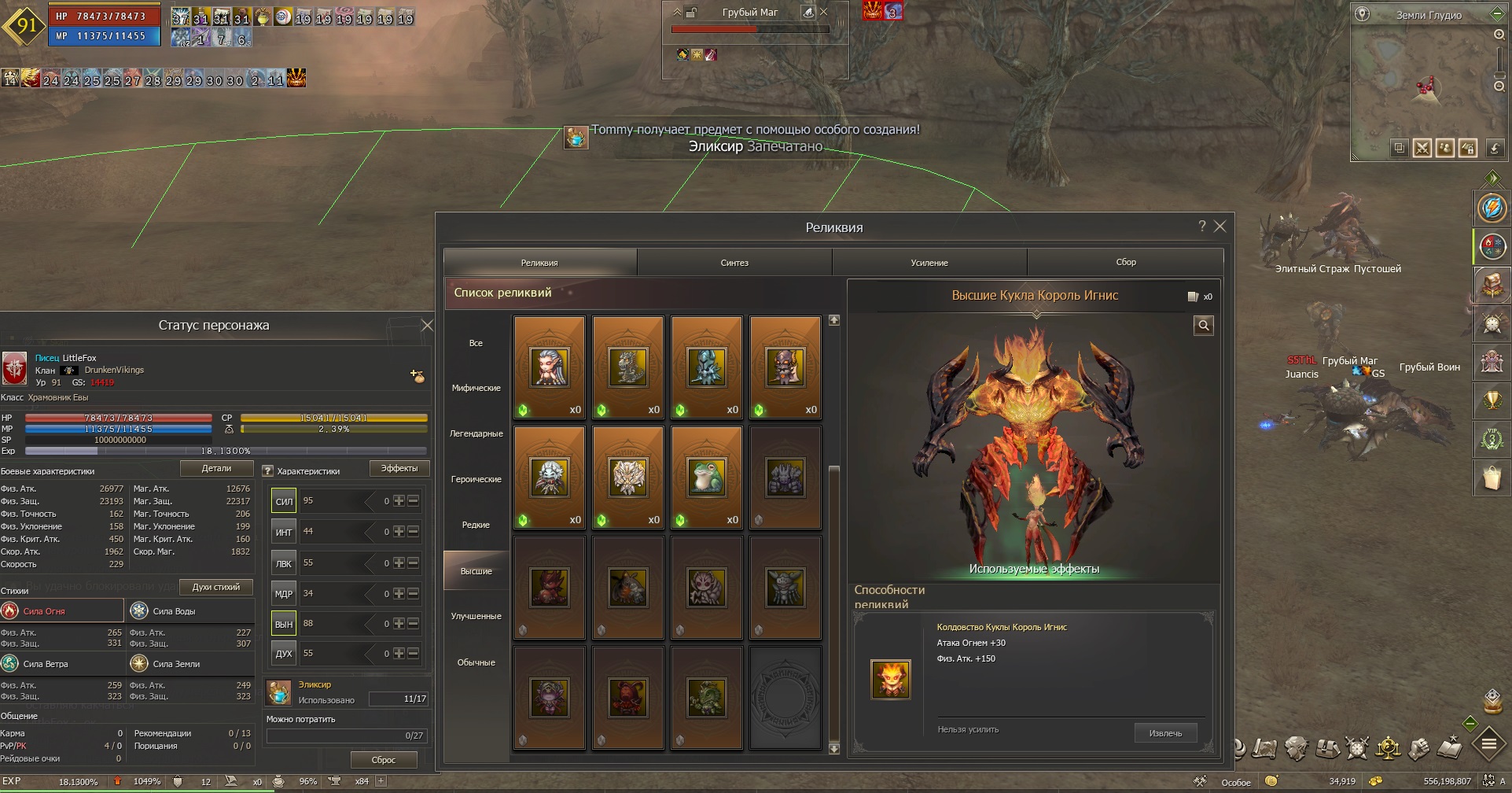Choose the Редкие relic filter
This screenshot has width=1512, height=793.
(x=476, y=525)
